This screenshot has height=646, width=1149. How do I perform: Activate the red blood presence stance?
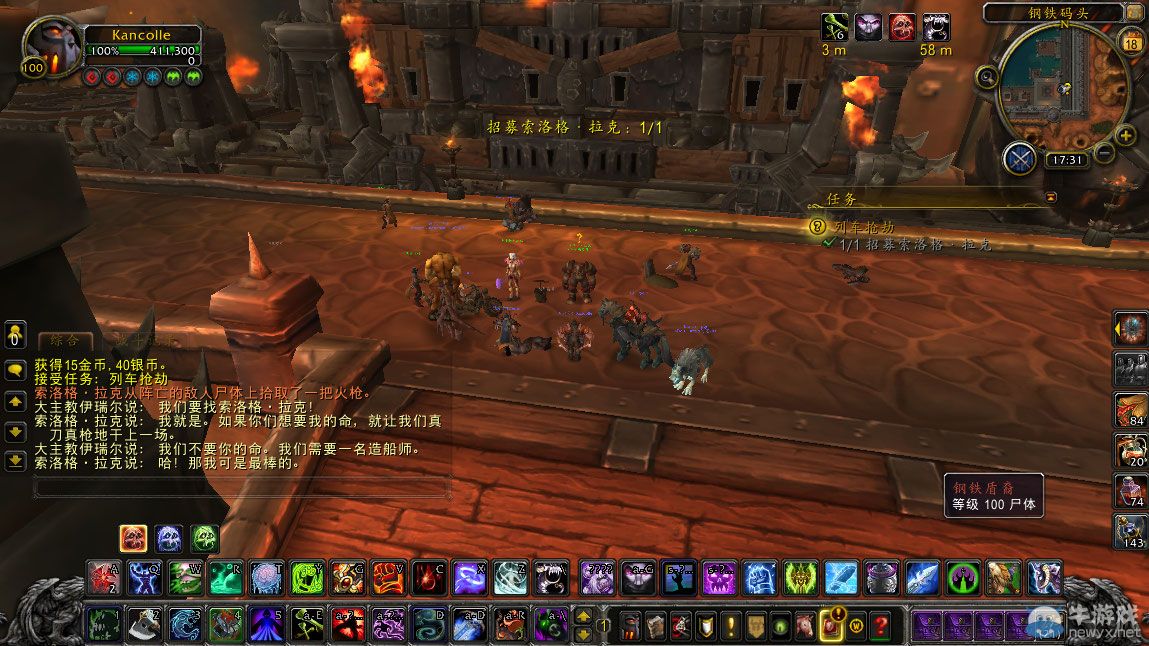tap(134, 539)
